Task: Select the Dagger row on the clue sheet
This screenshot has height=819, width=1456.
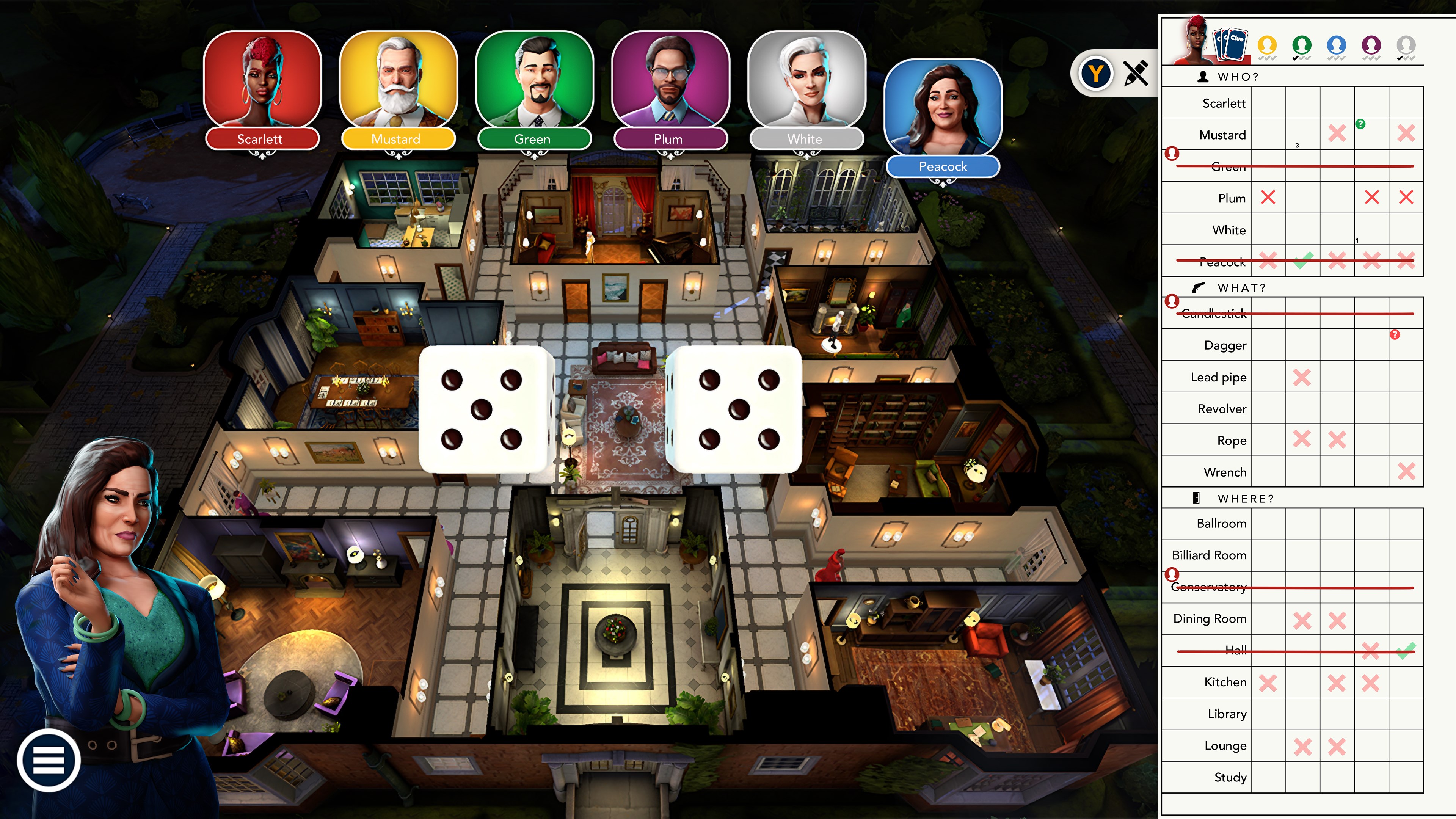Action: click(1225, 345)
